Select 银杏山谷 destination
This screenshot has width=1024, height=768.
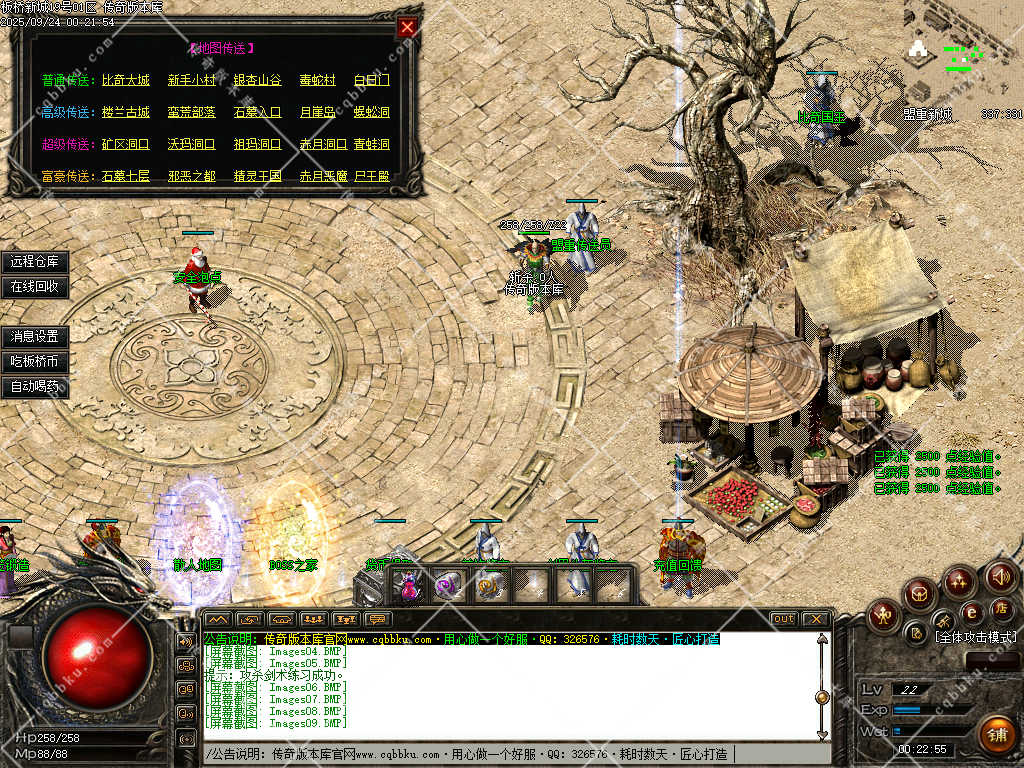(x=257, y=80)
